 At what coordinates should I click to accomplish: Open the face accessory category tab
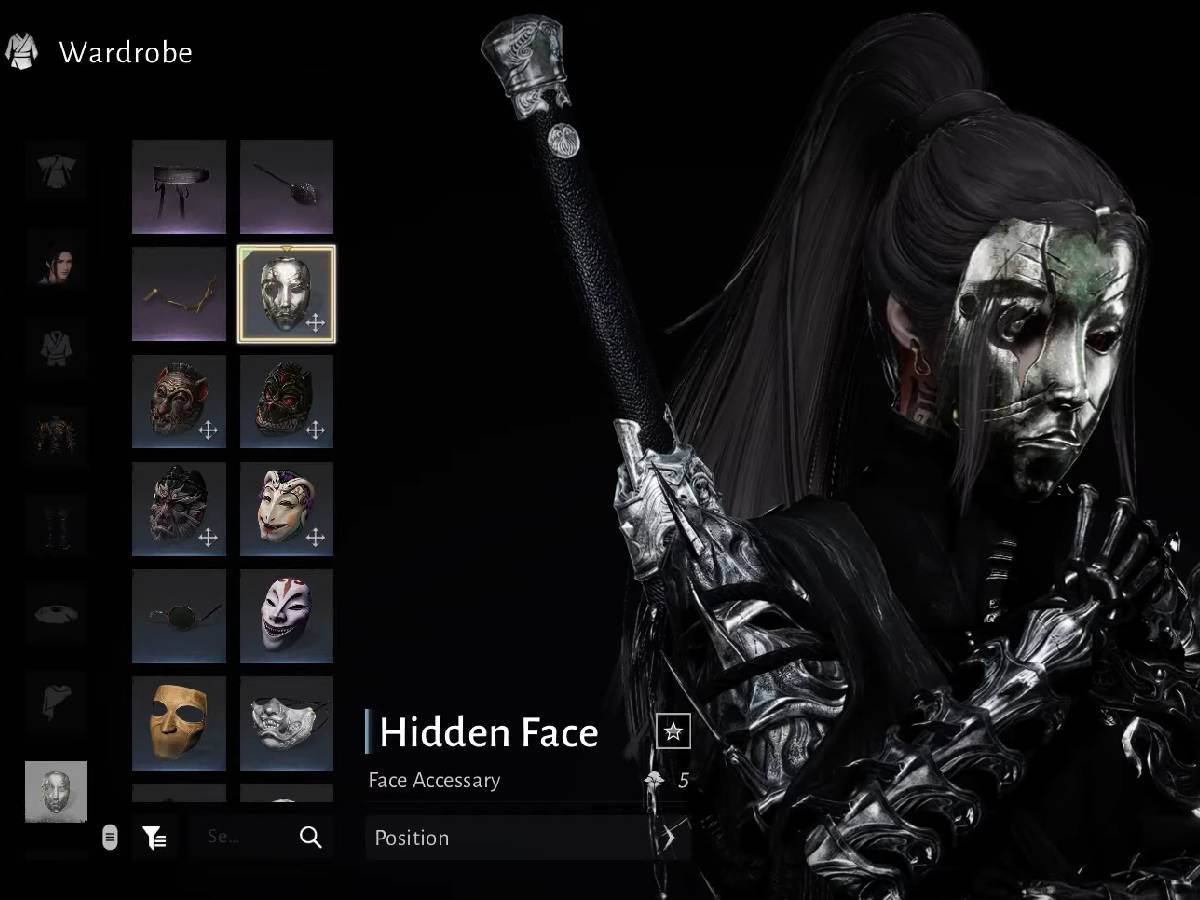click(56, 791)
